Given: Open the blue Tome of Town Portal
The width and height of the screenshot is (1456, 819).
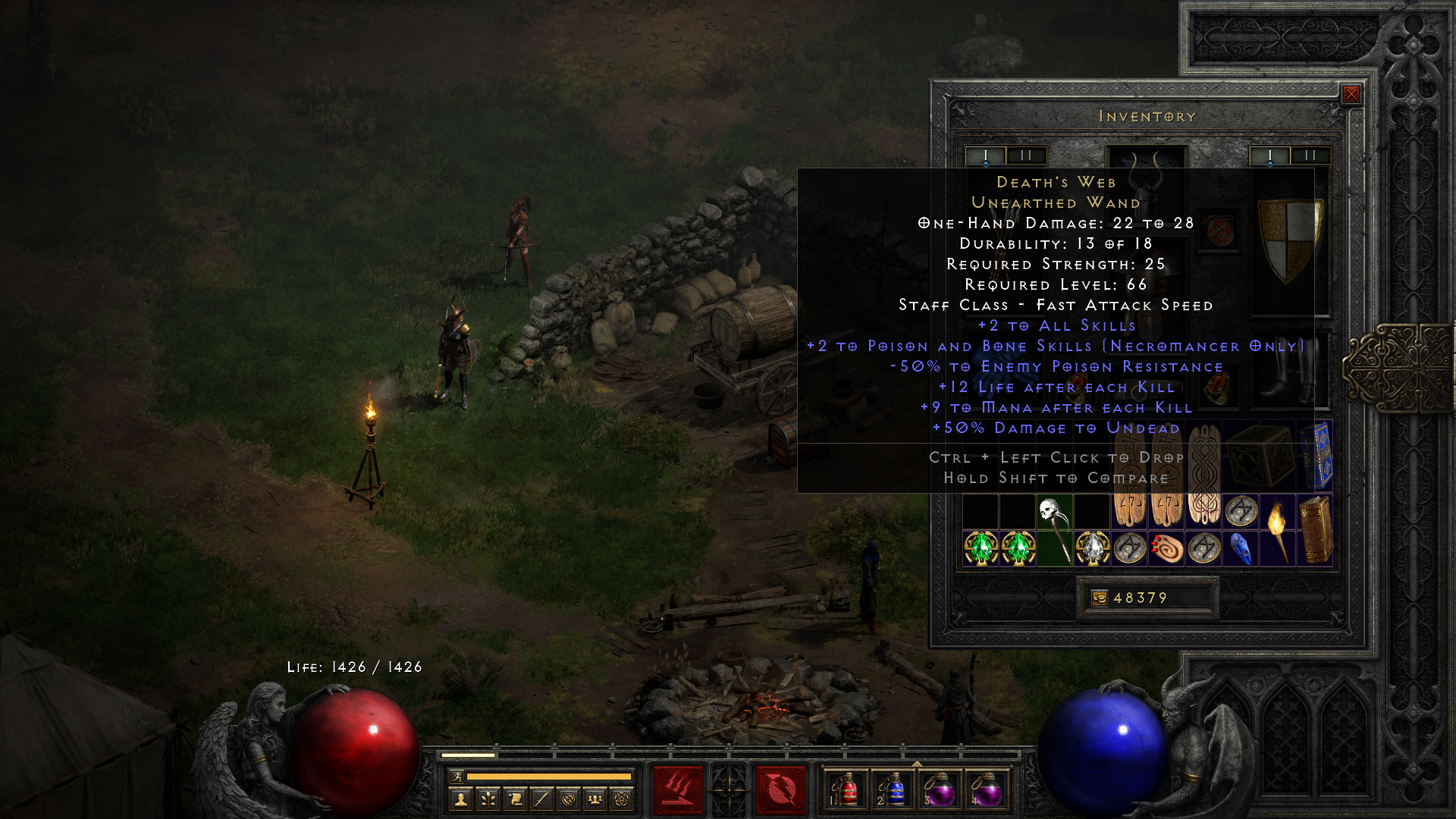Looking at the screenshot, I should [x=1318, y=453].
